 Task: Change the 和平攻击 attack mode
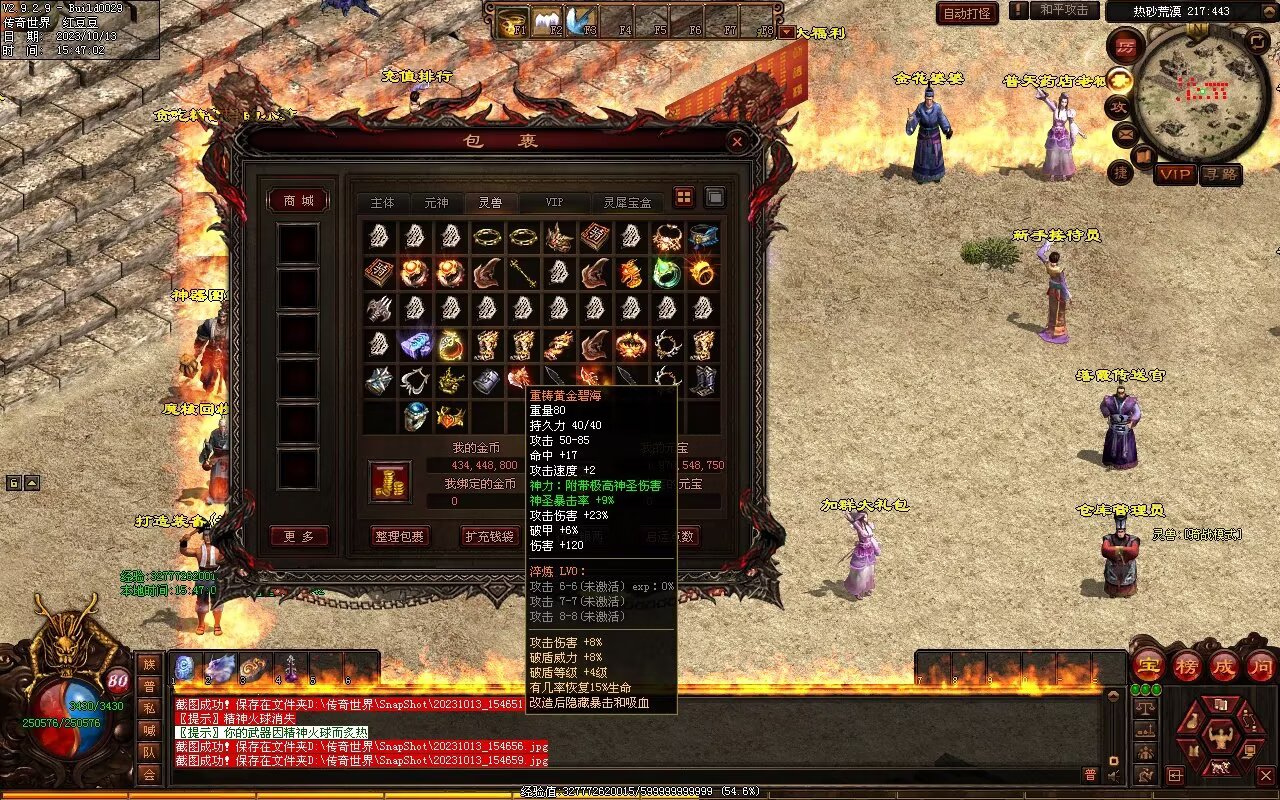1063,10
